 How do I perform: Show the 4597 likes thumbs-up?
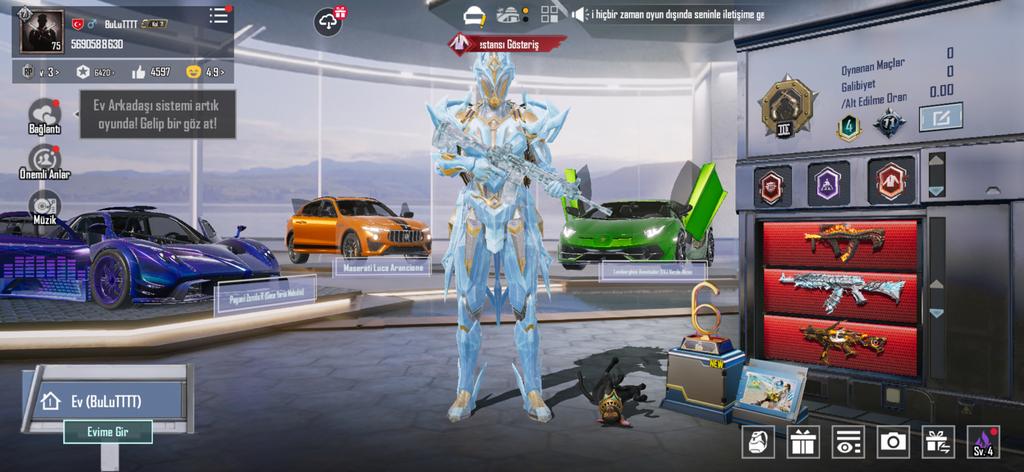pos(152,72)
